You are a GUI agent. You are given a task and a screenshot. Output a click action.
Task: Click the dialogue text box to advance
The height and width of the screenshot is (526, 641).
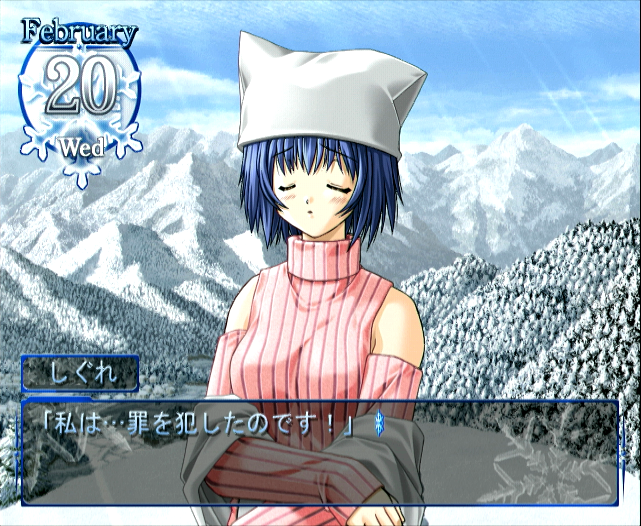point(320,452)
